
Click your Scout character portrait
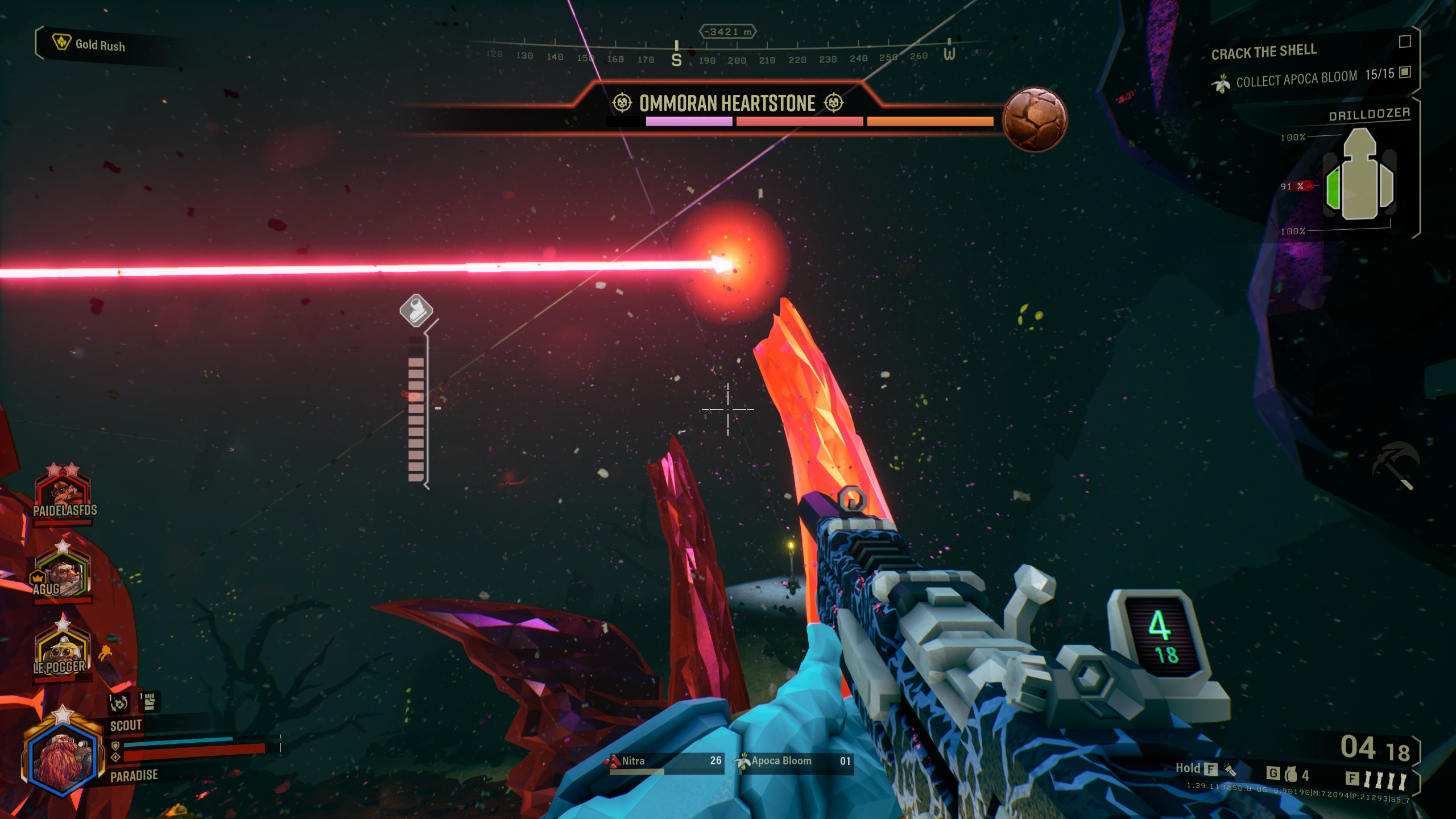pos(63,754)
